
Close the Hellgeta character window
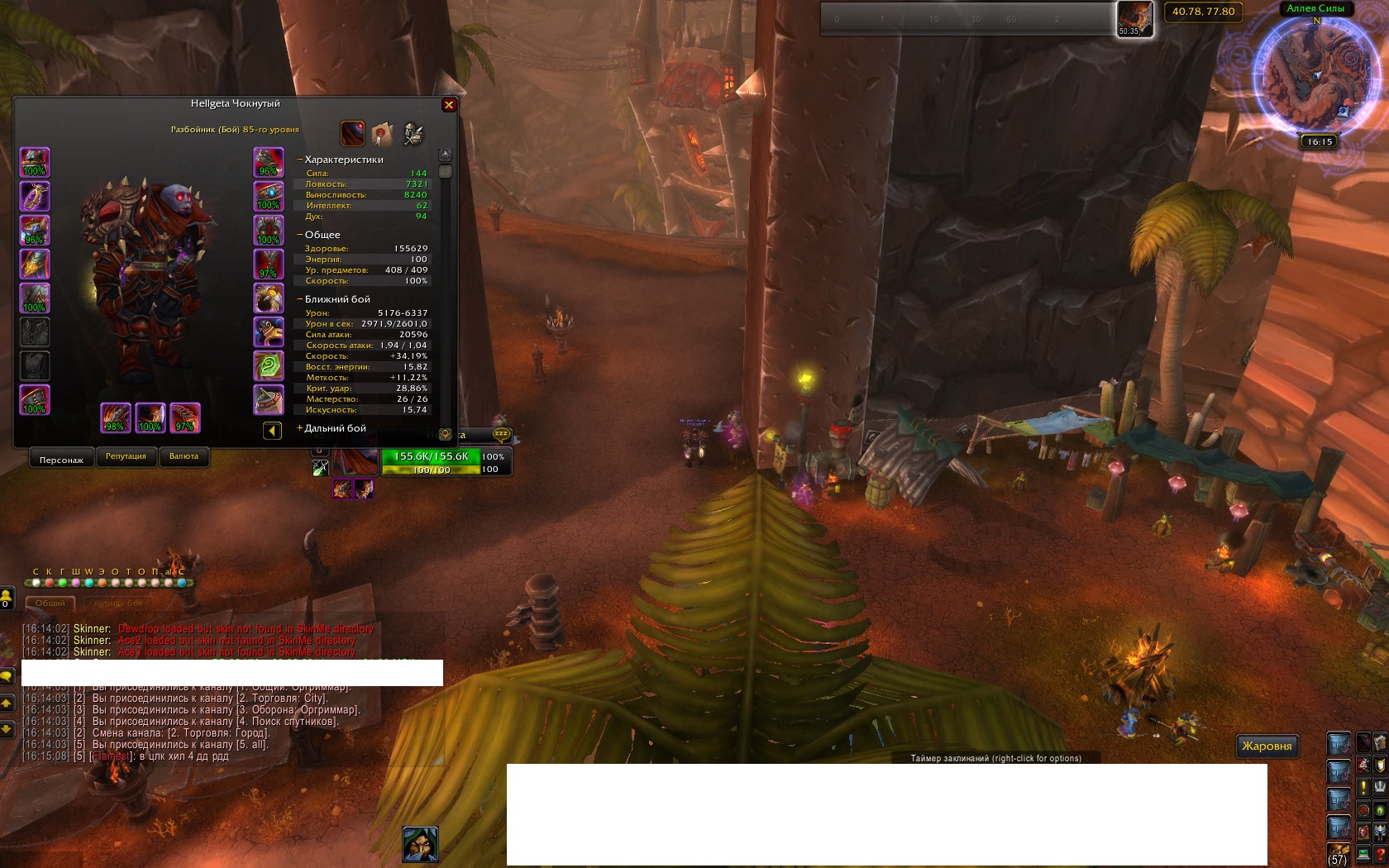449,105
